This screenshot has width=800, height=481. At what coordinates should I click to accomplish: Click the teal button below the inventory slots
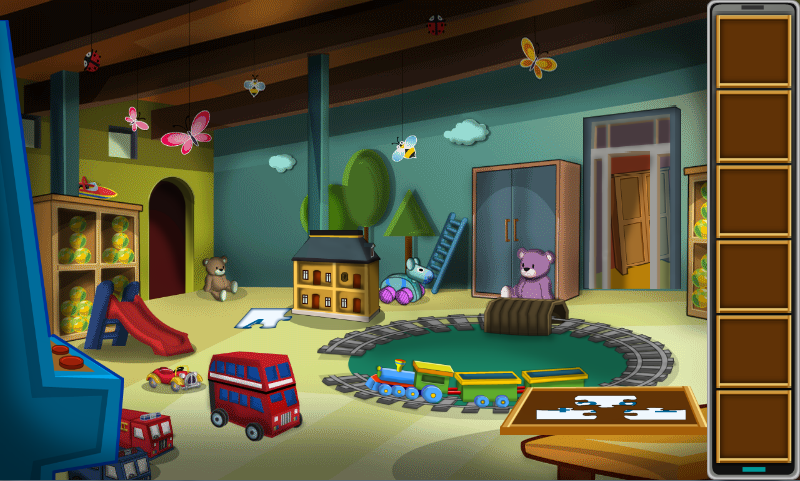click(x=753, y=469)
